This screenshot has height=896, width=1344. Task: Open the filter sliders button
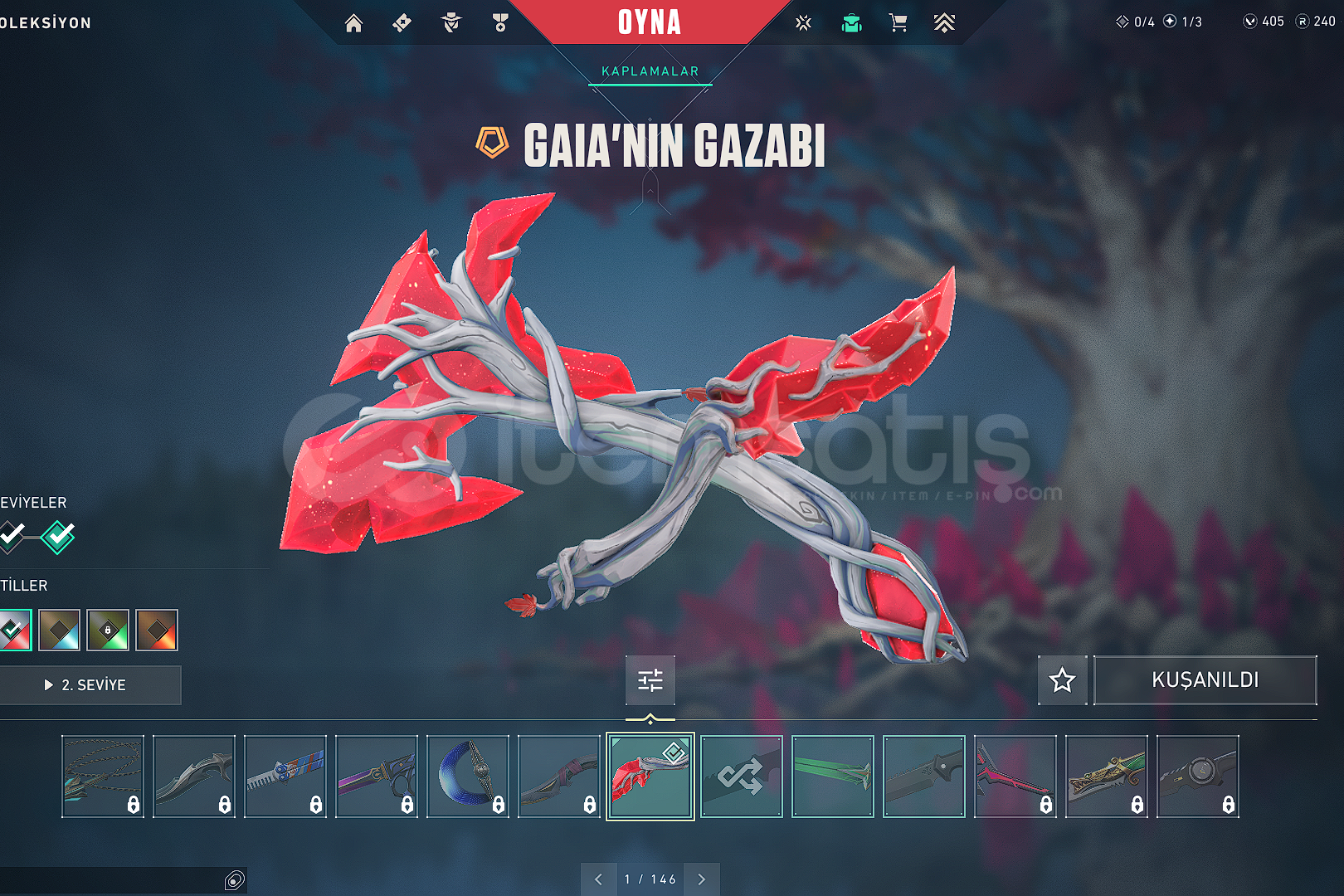click(650, 680)
